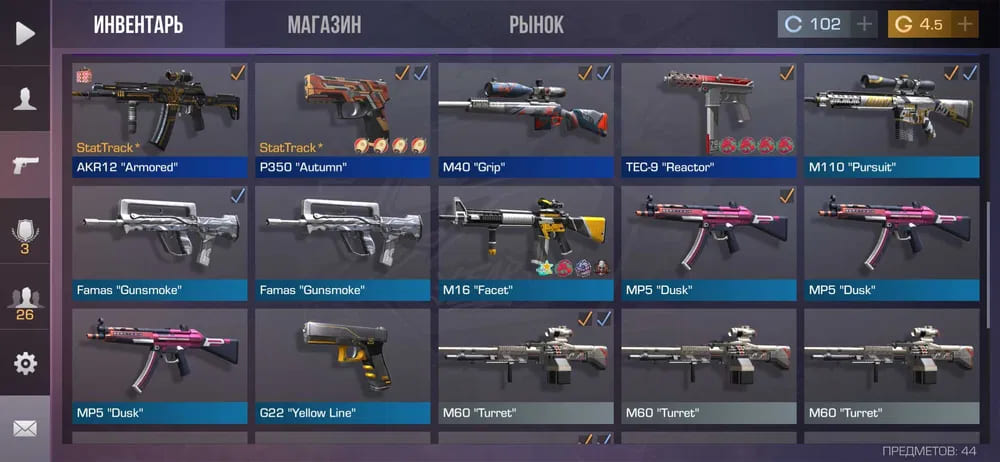The image size is (1000, 462).
Task: Select the Инвентарь tab
Action: [138, 25]
